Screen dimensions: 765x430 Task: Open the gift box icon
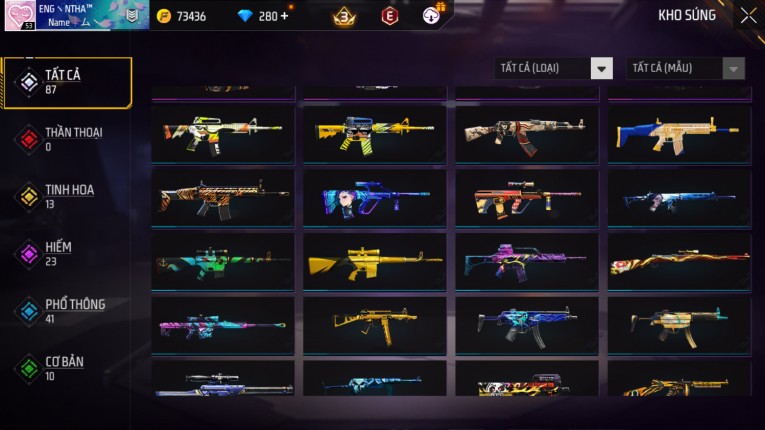431,16
